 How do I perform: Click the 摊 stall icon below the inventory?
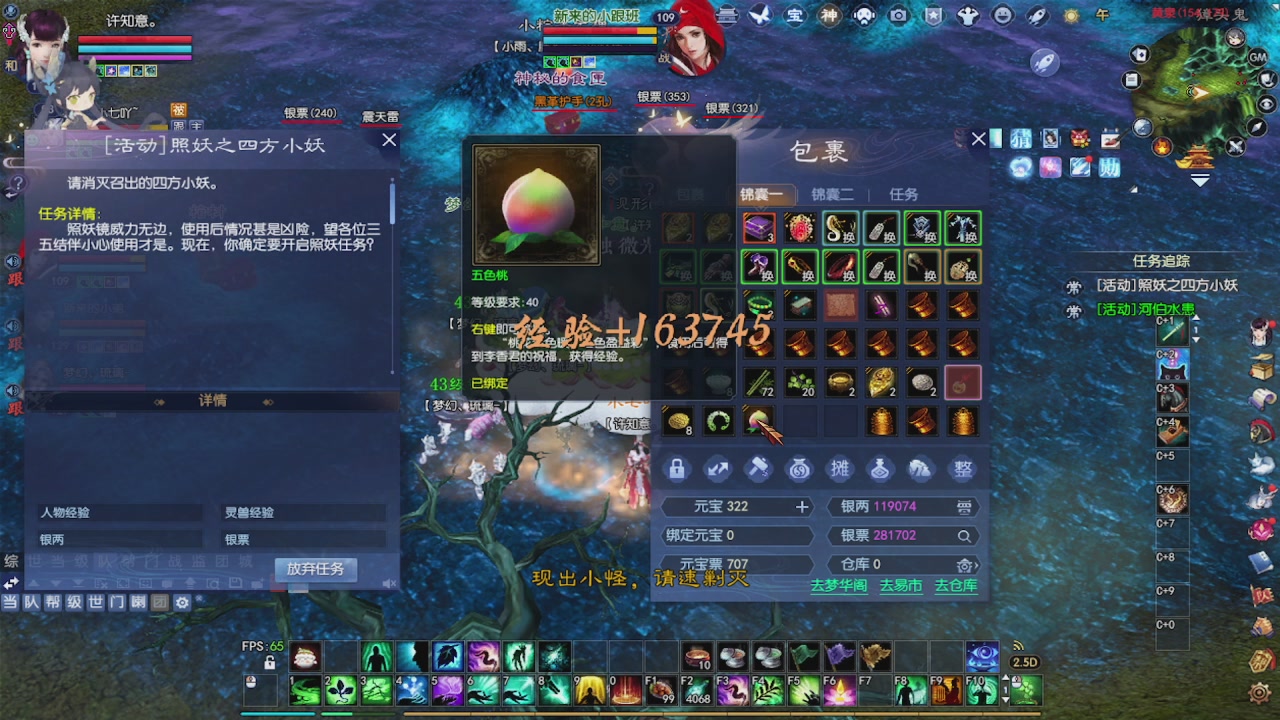[x=838, y=468]
